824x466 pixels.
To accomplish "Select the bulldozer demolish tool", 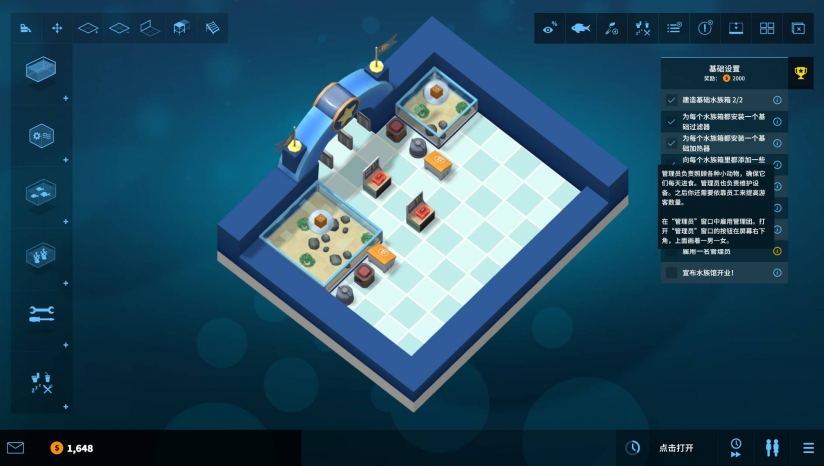I will pyautogui.click(x=25, y=28).
